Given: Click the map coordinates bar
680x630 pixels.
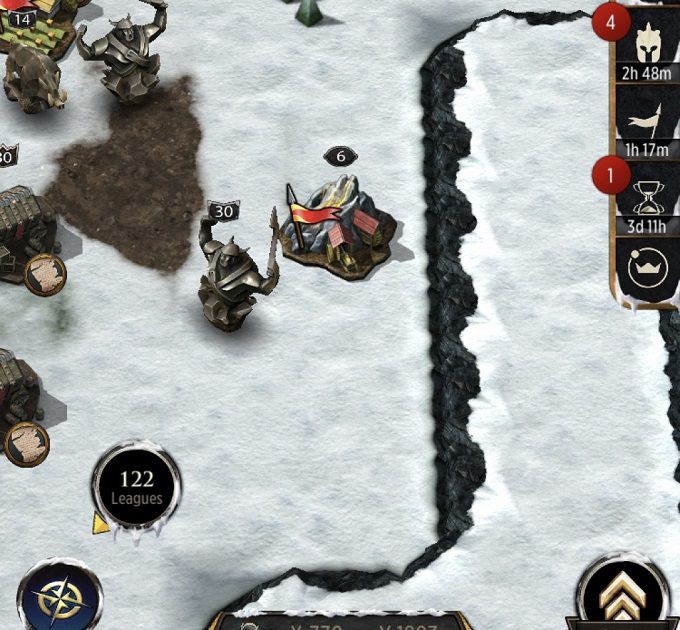Looking at the screenshot, I should (340, 620).
